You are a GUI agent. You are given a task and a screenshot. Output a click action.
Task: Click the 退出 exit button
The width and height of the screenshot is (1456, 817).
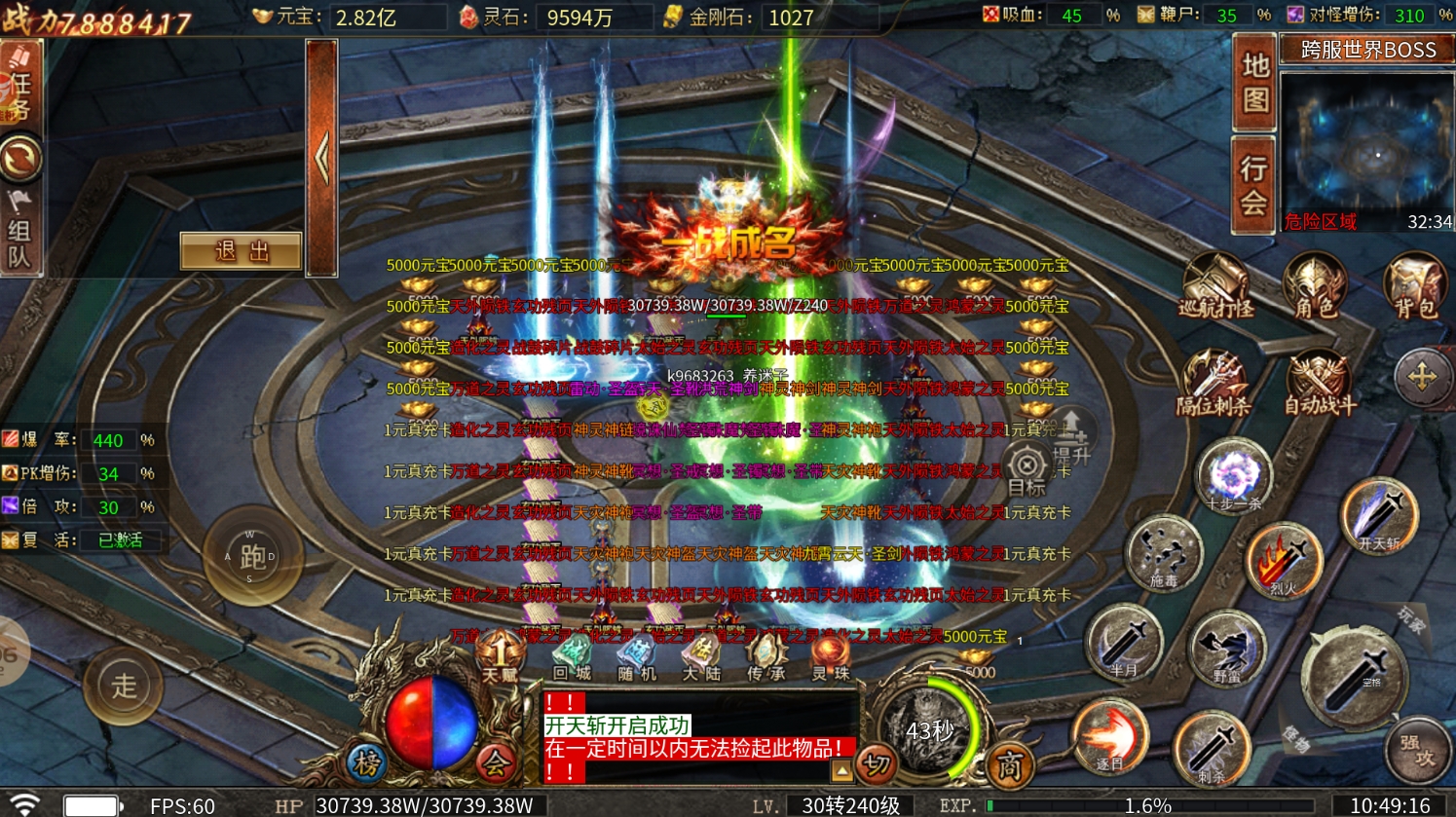tap(241, 252)
